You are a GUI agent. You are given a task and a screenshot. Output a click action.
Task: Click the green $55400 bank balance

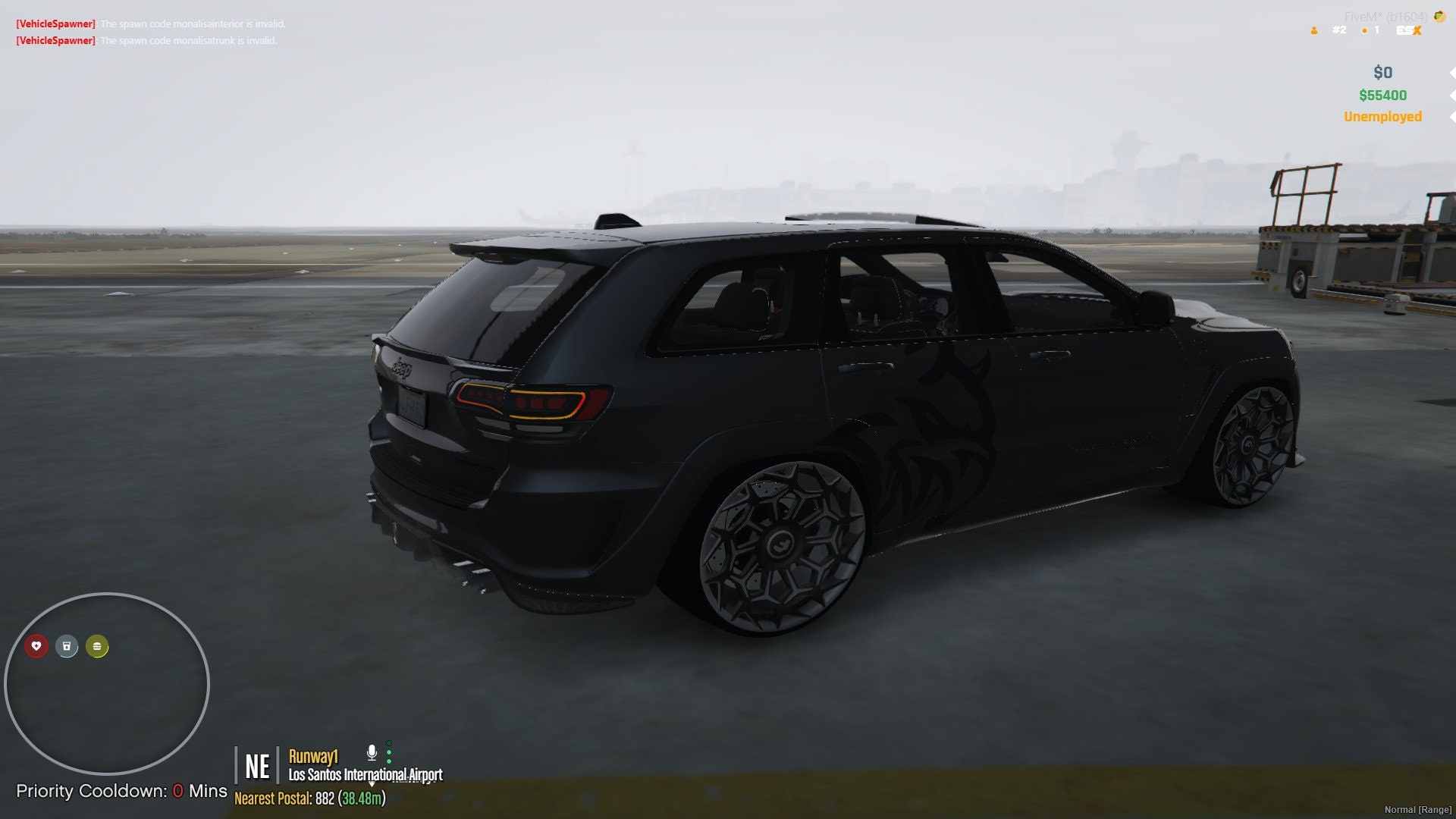tap(1383, 96)
